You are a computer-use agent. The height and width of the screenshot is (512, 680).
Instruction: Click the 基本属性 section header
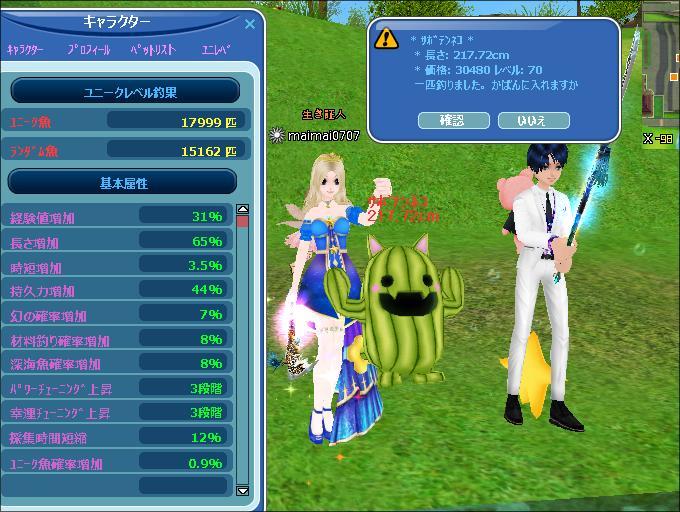coord(123,183)
